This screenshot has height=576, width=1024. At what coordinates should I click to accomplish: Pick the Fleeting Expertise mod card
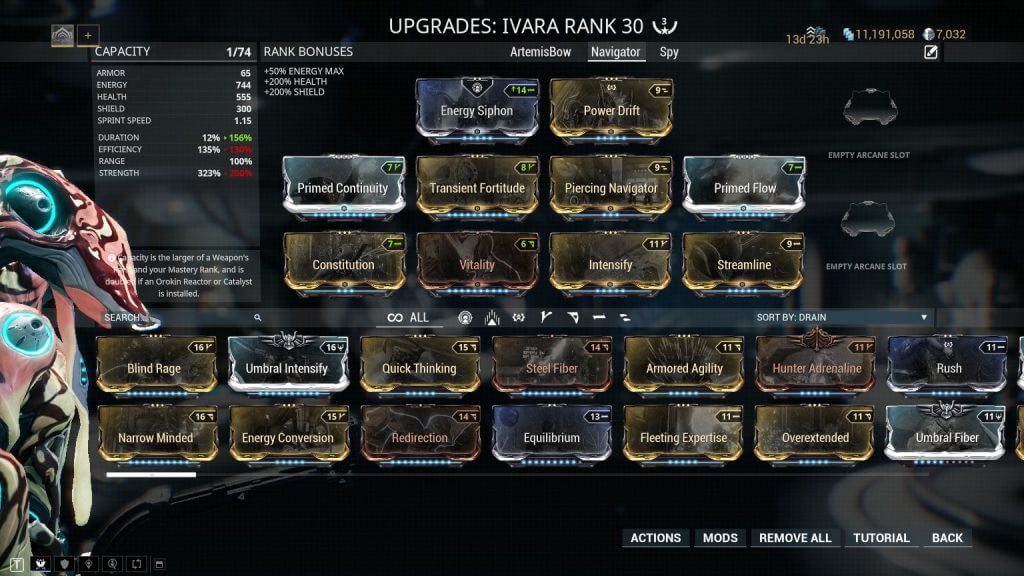684,438
